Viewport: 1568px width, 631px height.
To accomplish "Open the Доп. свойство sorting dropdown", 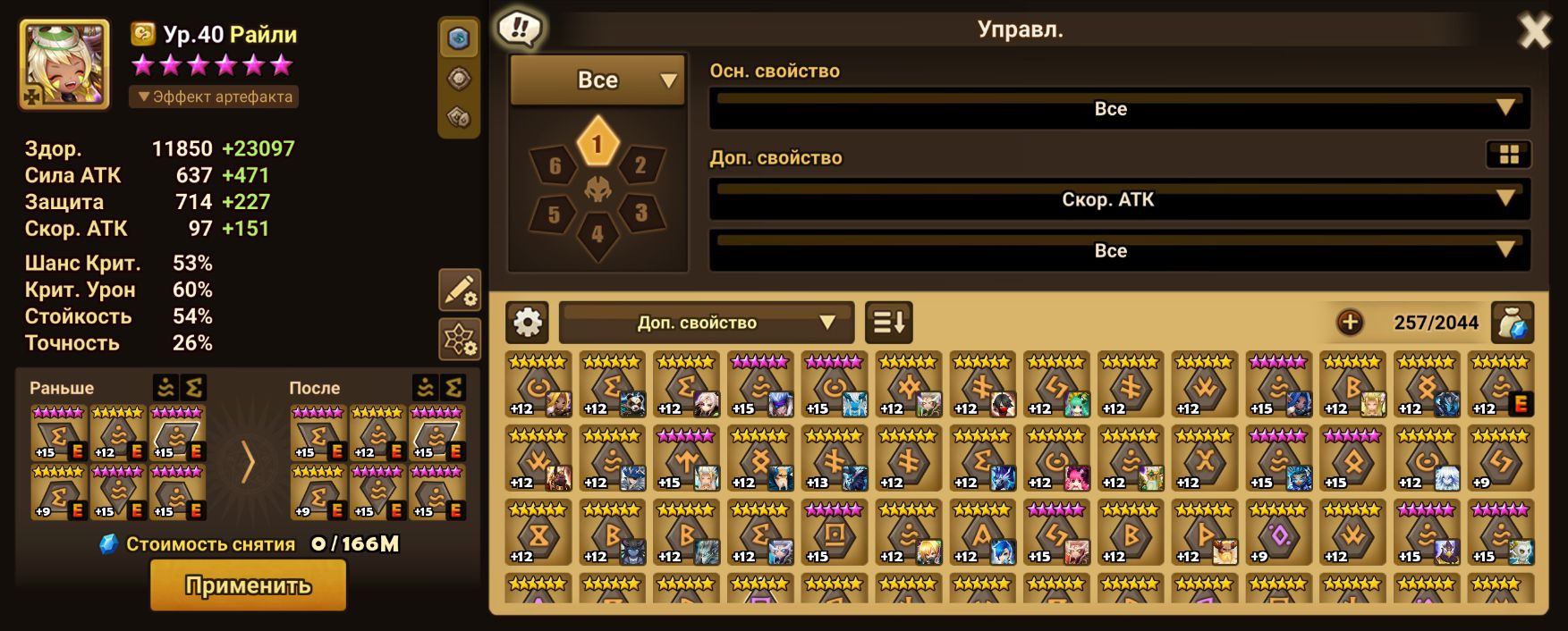I will coord(706,323).
